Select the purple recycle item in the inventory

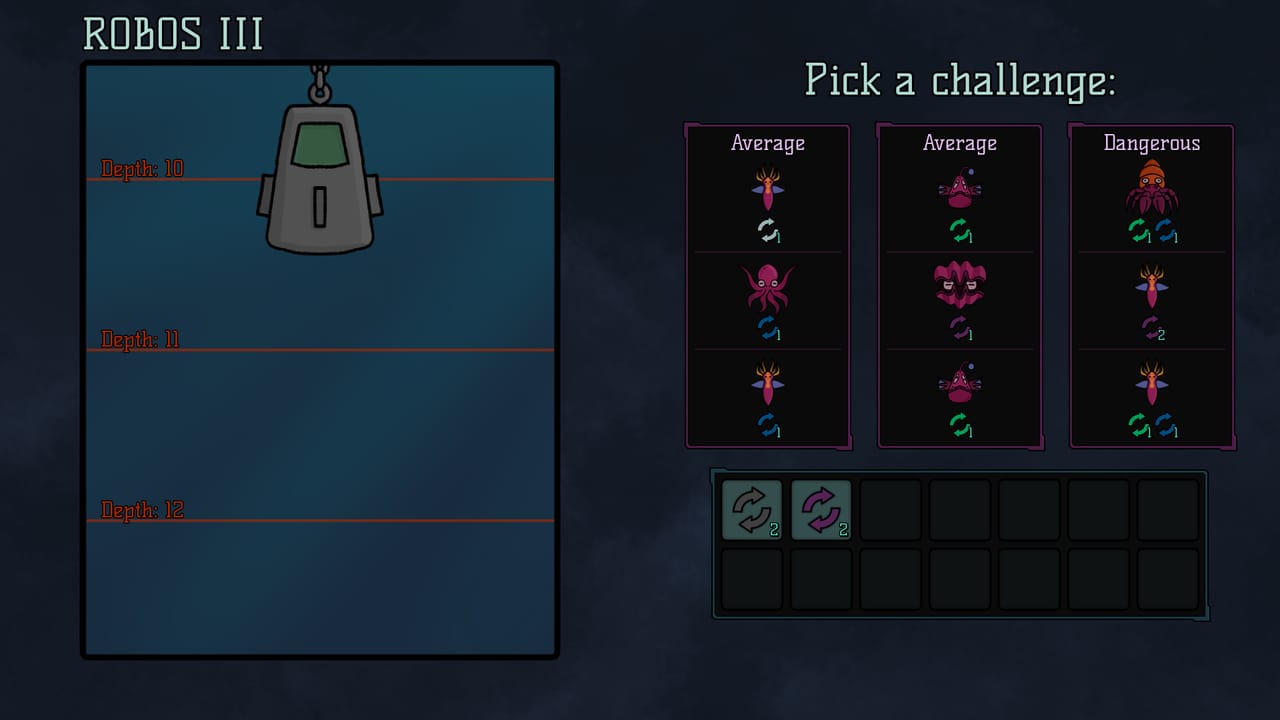point(821,509)
